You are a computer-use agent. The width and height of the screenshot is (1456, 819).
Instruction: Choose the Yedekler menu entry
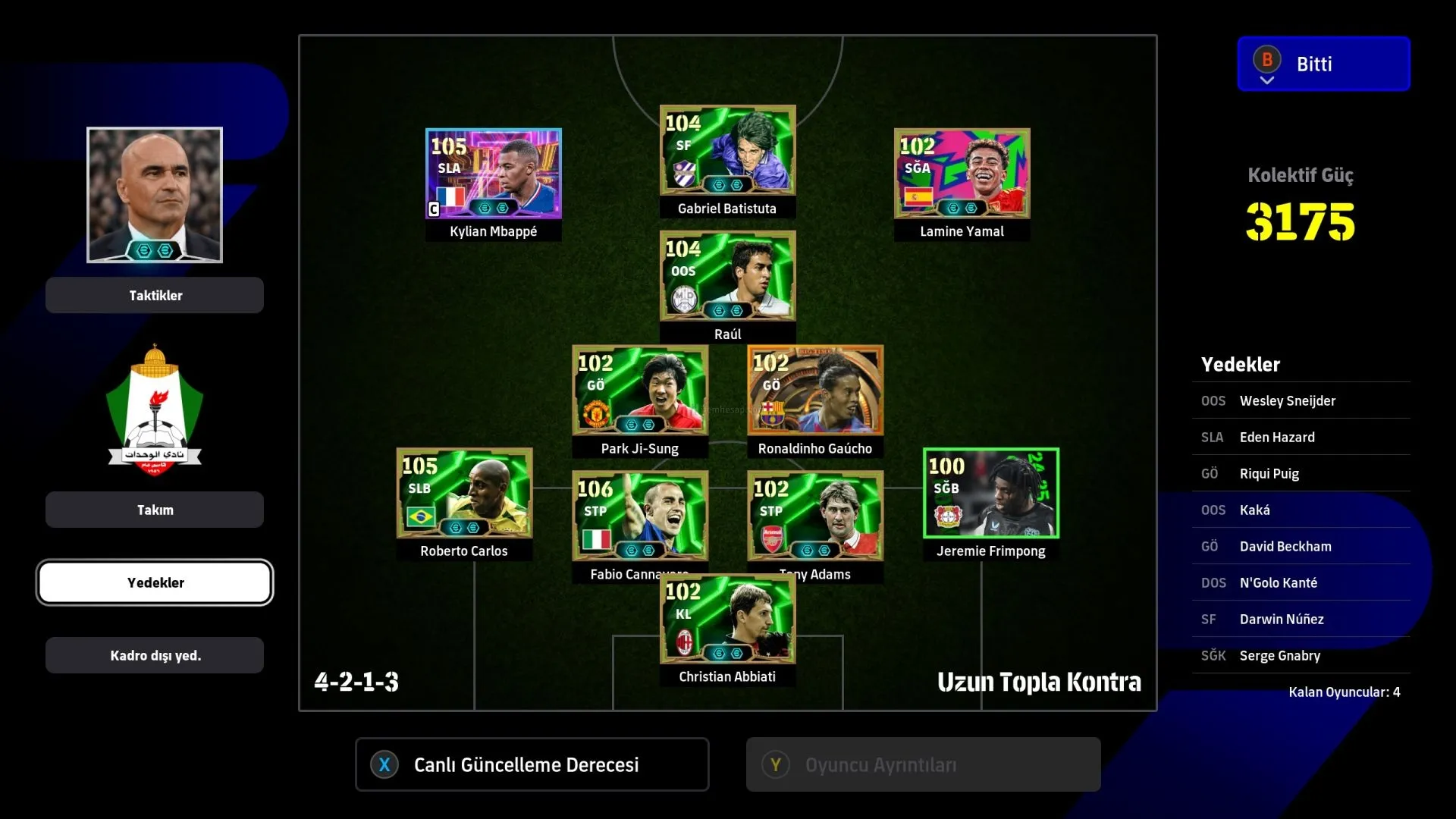(x=155, y=582)
